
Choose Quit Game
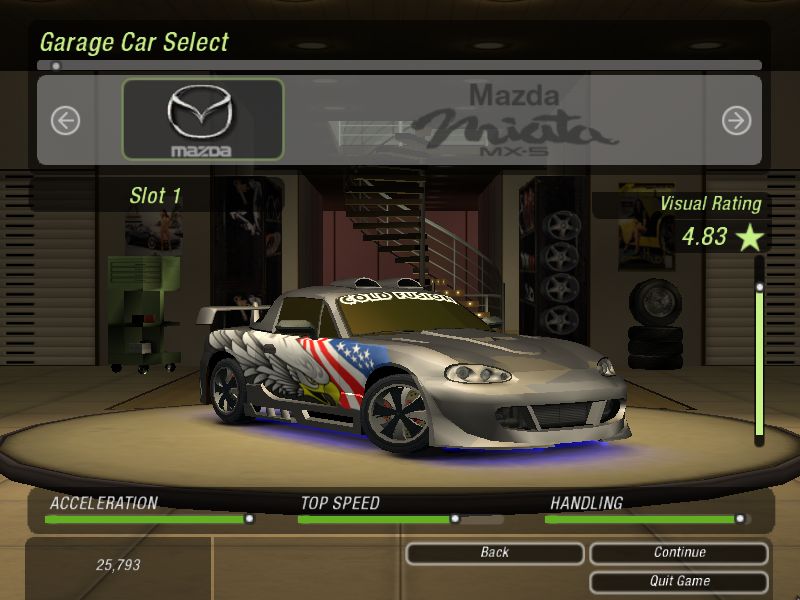click(x=679, y=581)
